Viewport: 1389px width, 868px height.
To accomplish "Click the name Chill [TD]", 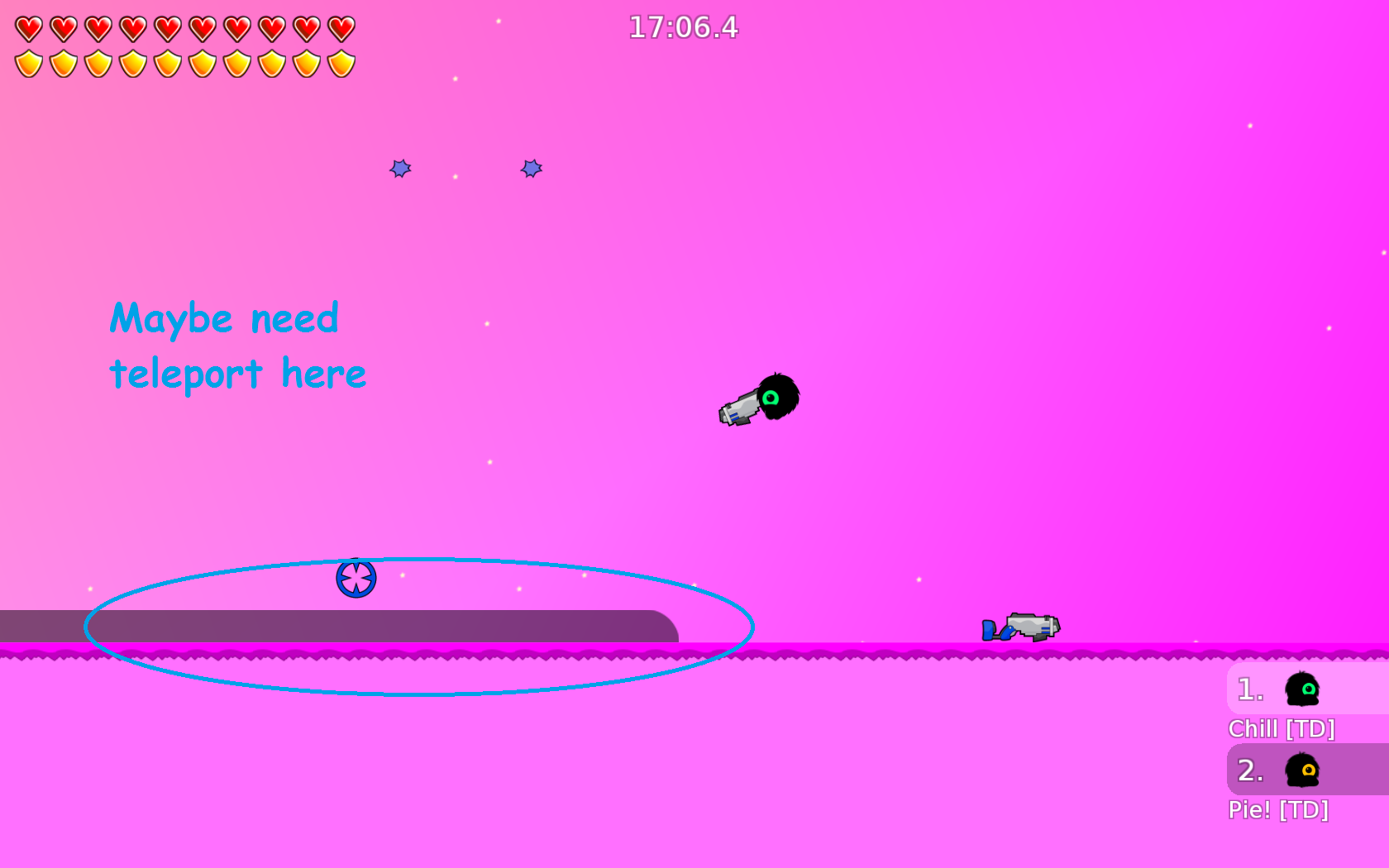I will click(x=1282, y=729).
